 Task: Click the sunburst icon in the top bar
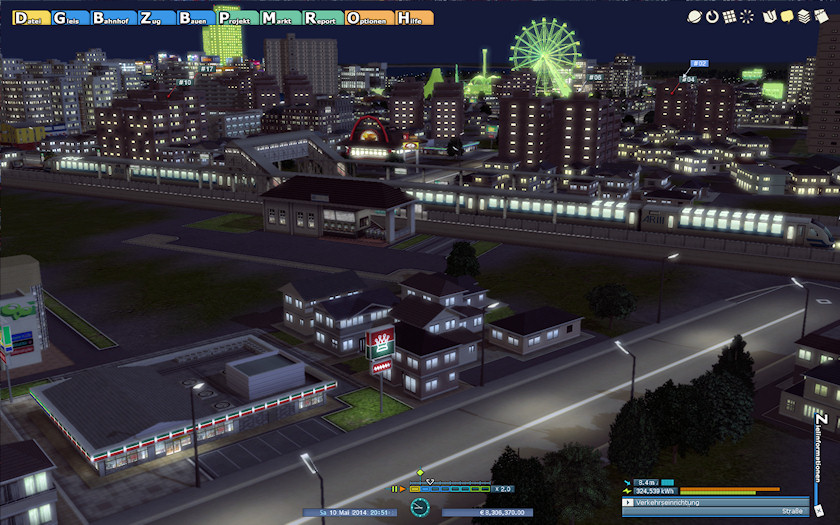747,16
